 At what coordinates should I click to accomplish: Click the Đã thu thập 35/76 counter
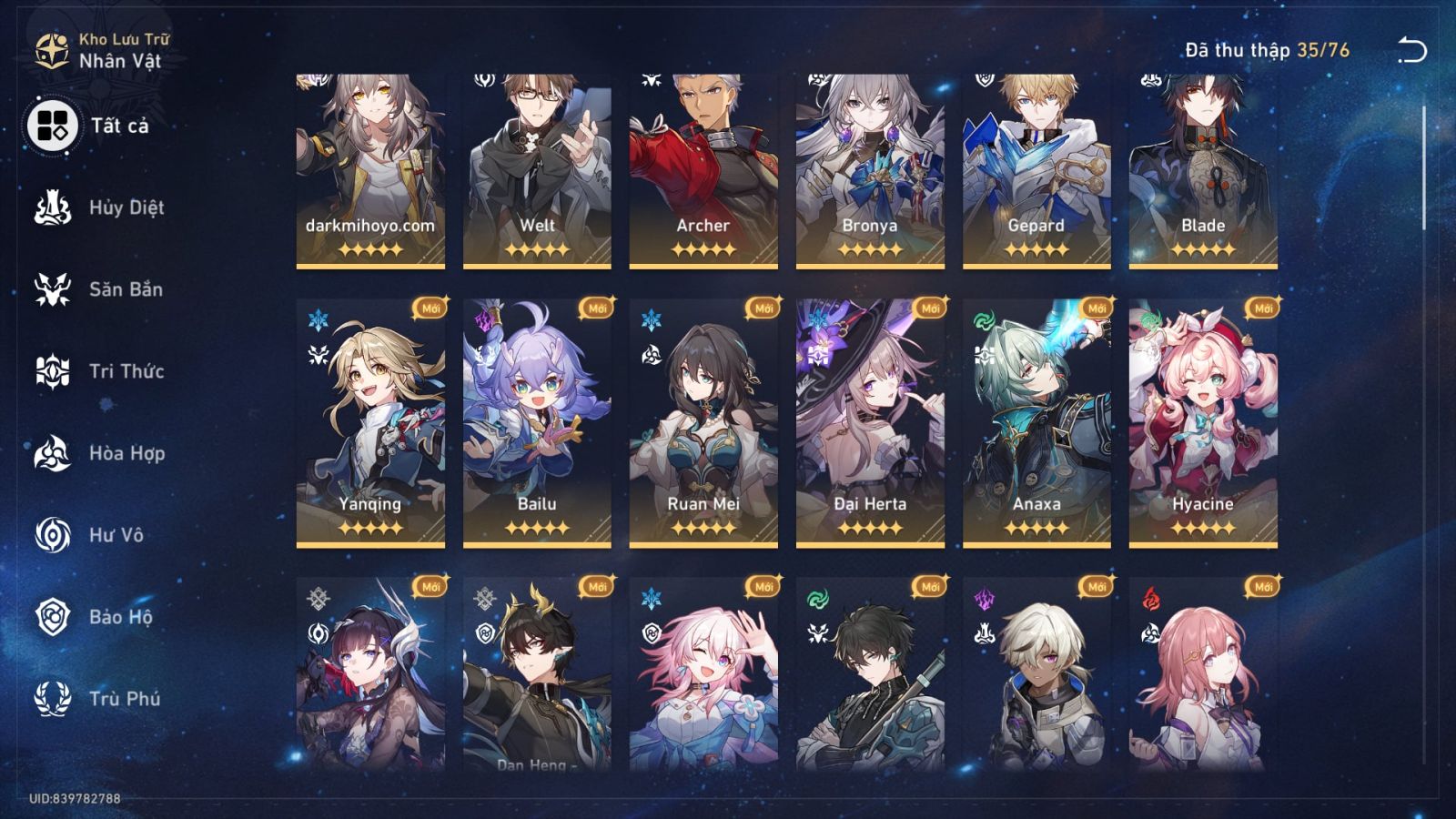coord(1265,51)
